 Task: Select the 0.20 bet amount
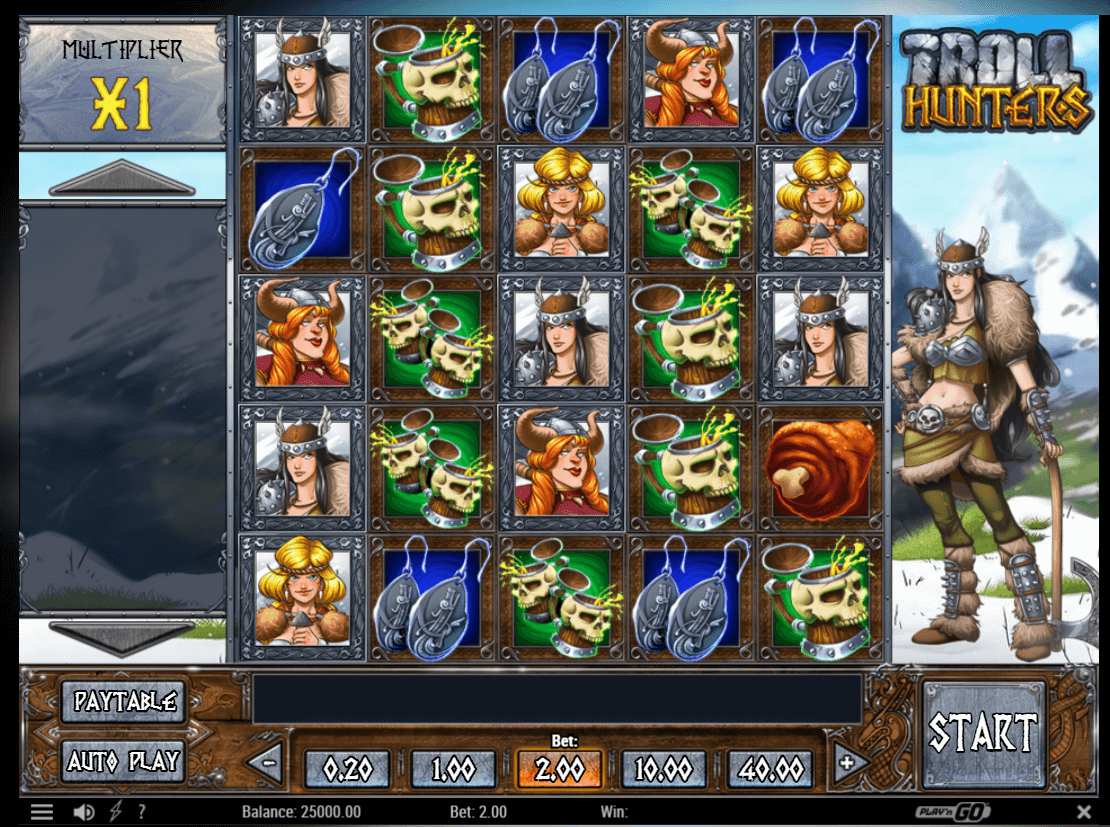pos(348,769)
